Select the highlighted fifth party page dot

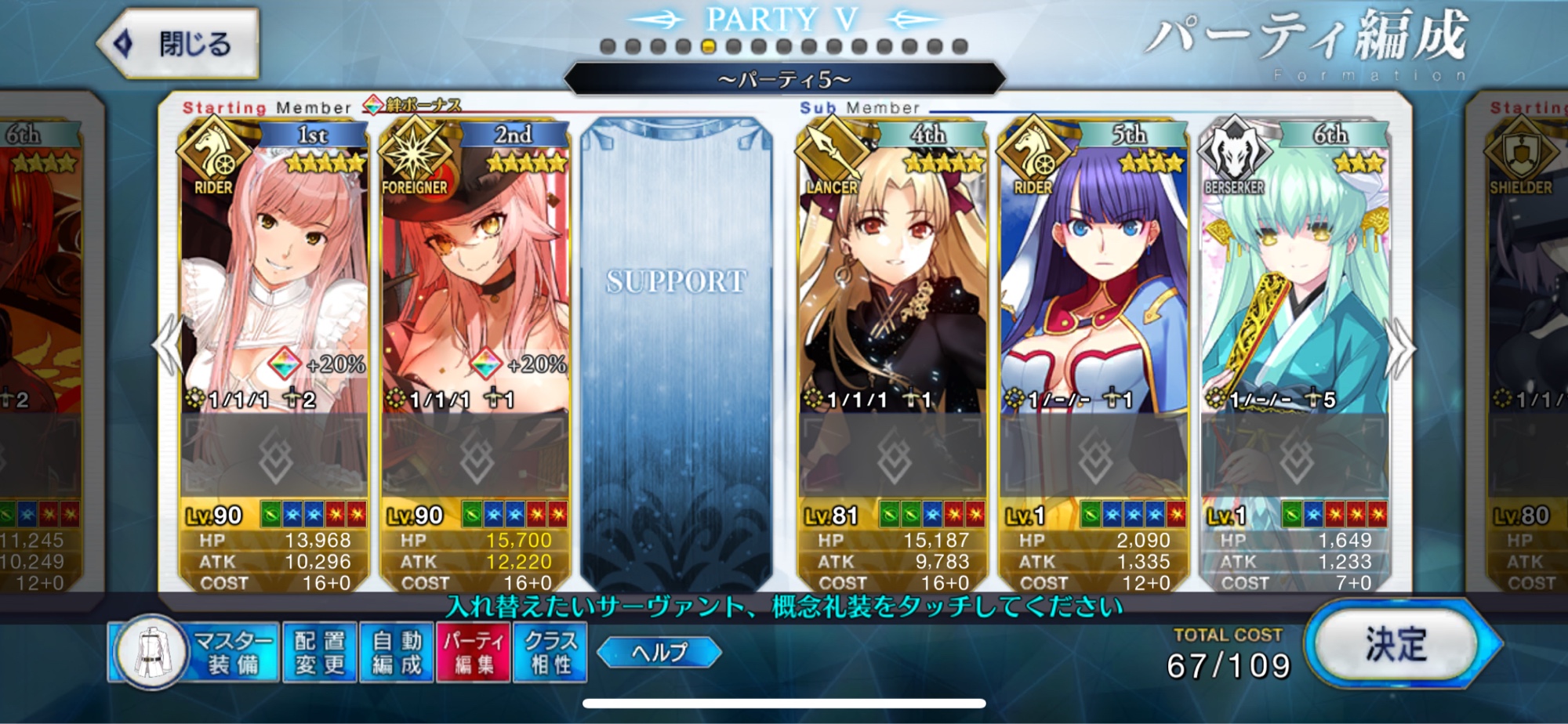pos(708,46)
